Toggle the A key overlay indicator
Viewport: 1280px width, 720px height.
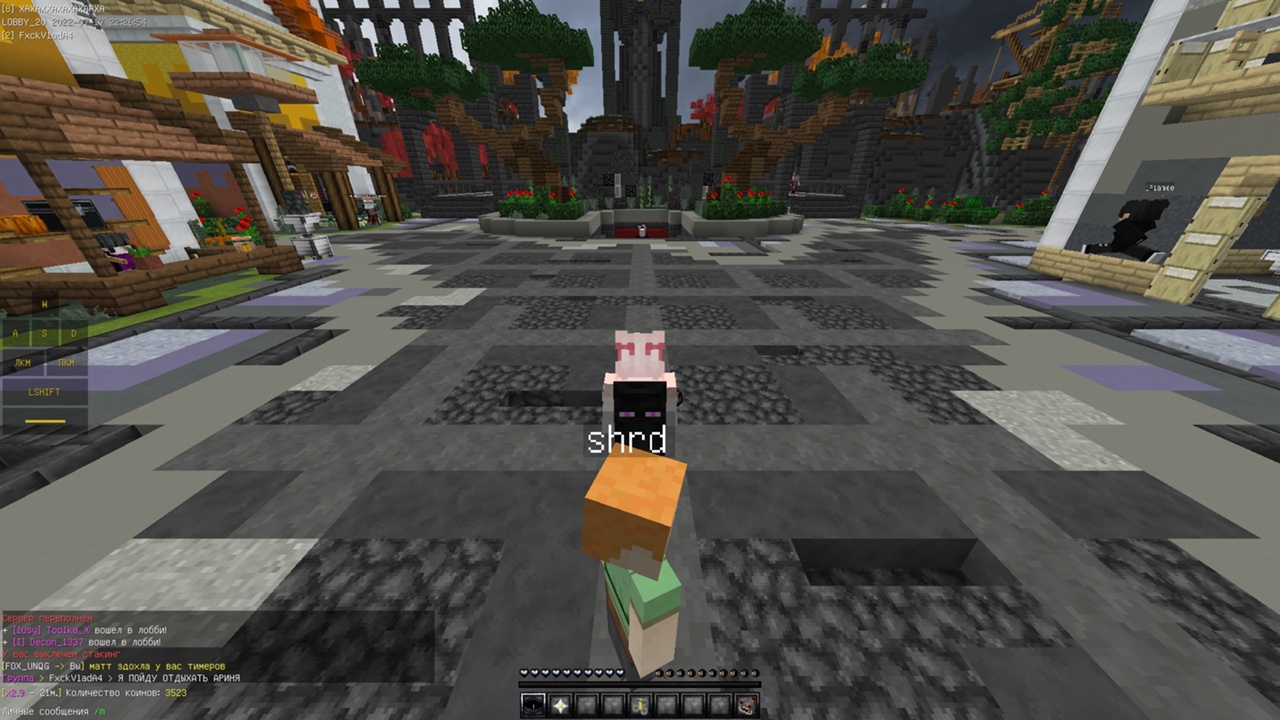(14, 333)
